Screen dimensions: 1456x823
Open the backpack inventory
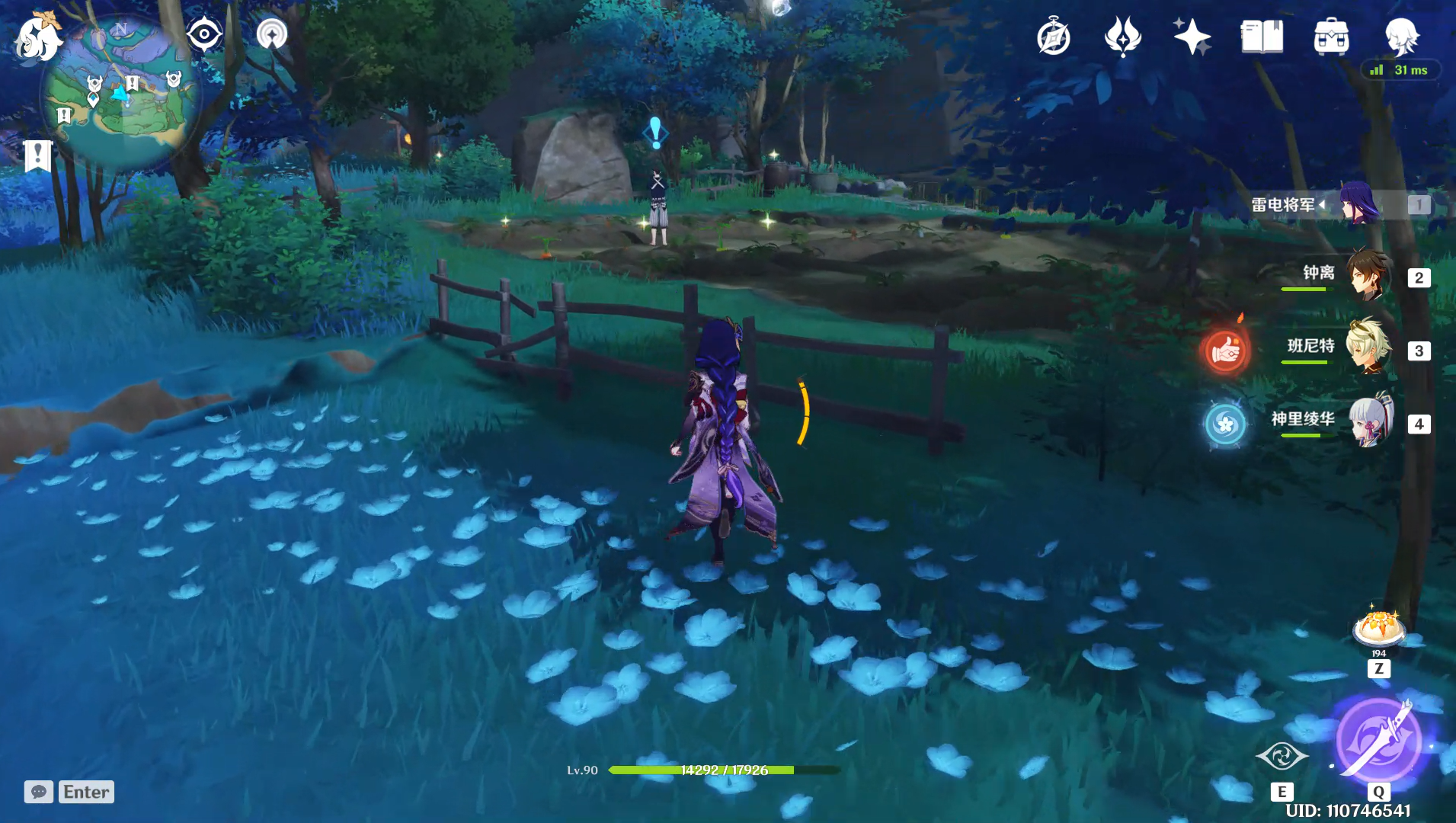[1331, 37]
